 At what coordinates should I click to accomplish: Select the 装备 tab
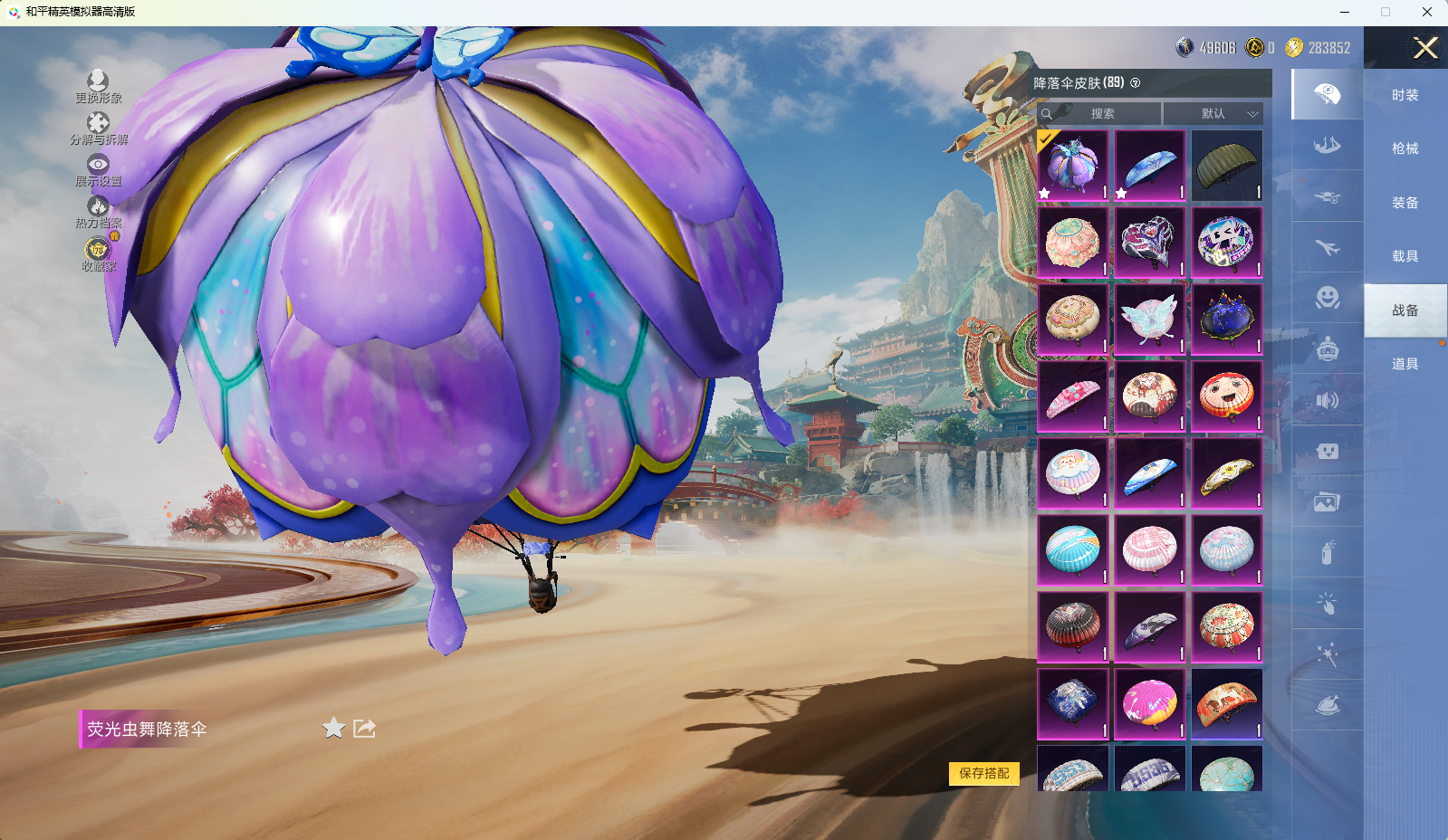coord(1405,203)
